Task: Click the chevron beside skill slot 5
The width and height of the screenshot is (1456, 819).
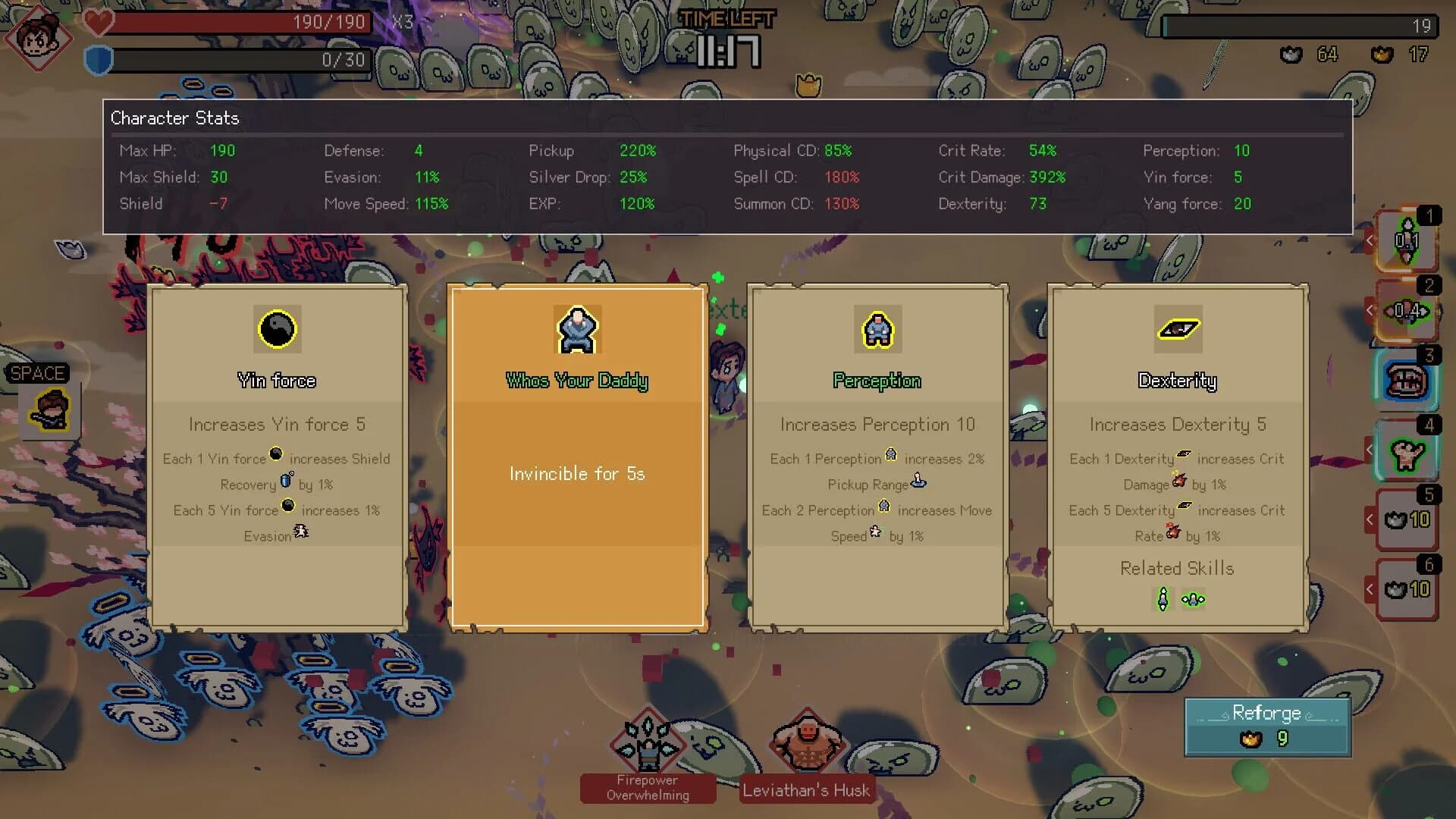Action: 1370,520
